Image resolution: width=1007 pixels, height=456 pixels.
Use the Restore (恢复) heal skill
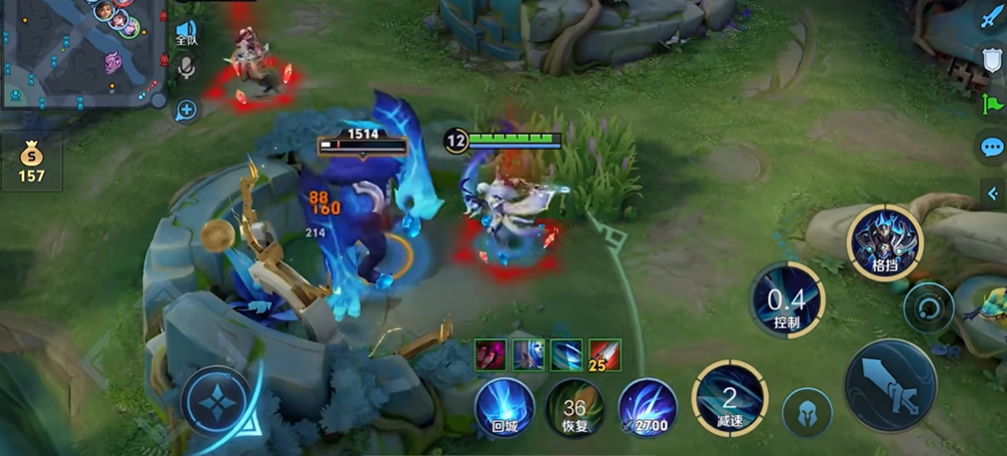pyautogui.click(x=575, y=408)
